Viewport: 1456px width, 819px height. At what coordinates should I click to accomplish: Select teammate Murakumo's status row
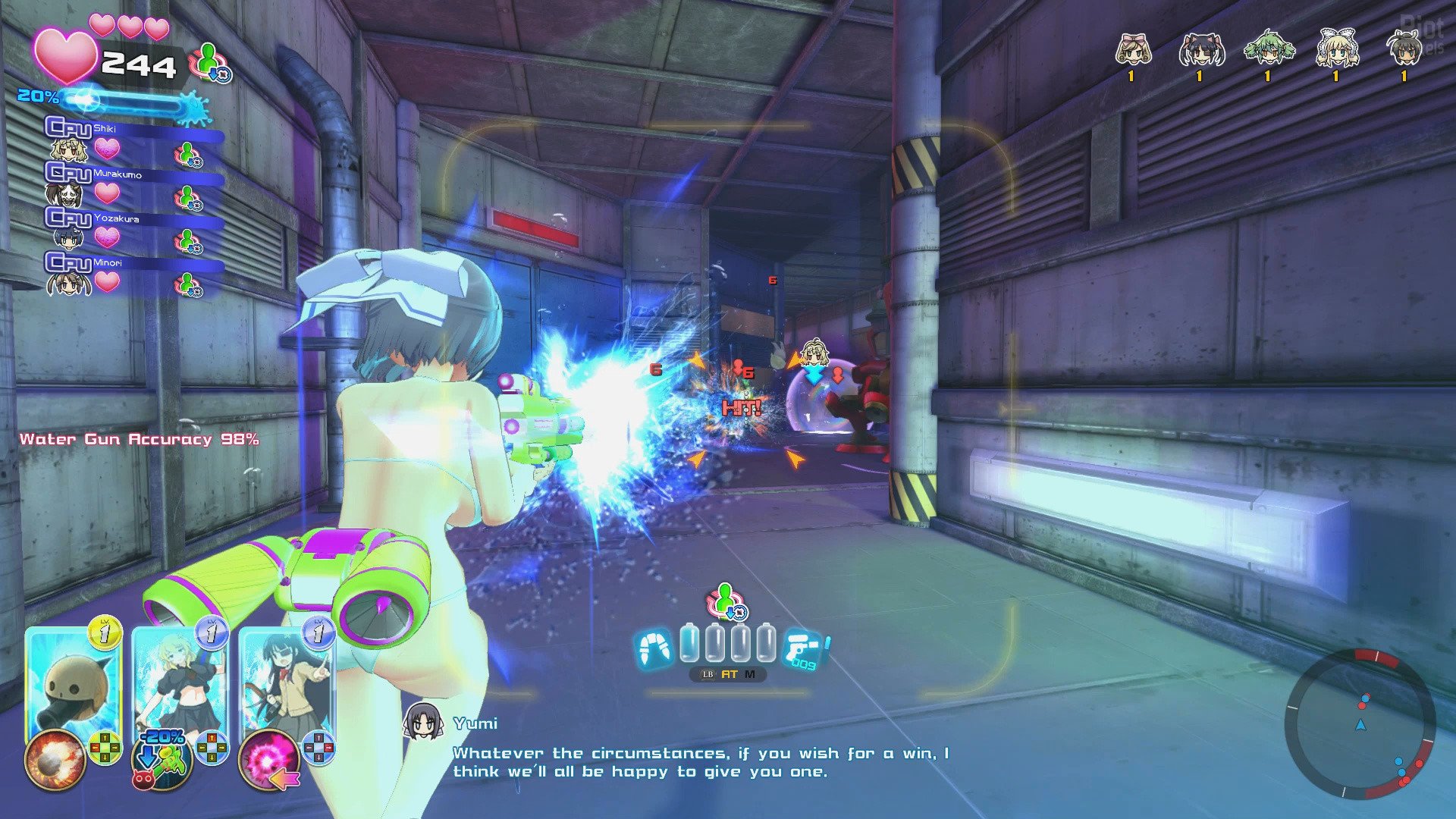[133, 184]
